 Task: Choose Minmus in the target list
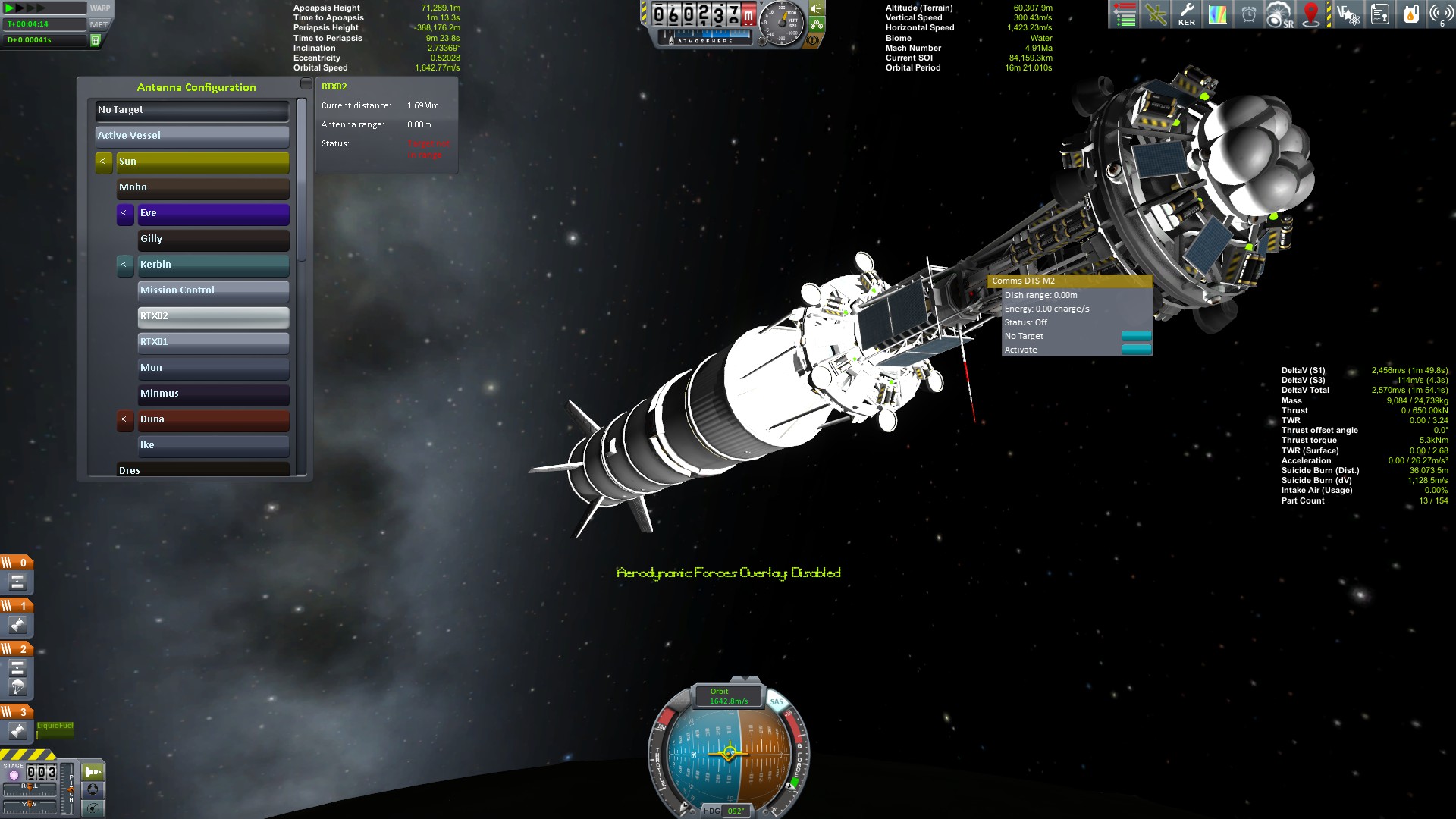pyautogui.click(x=213, y=394)
